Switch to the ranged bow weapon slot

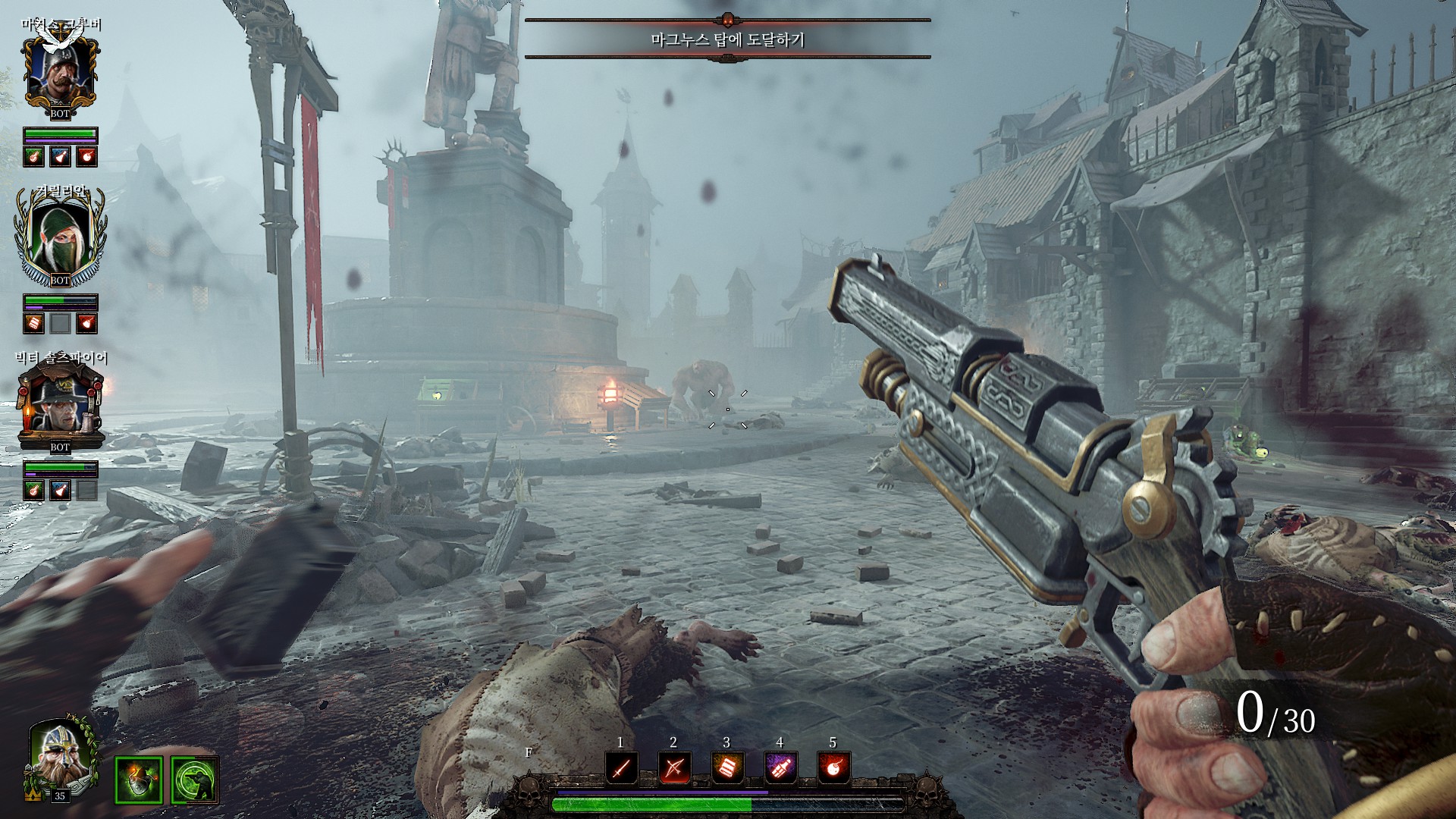(674, 769)
